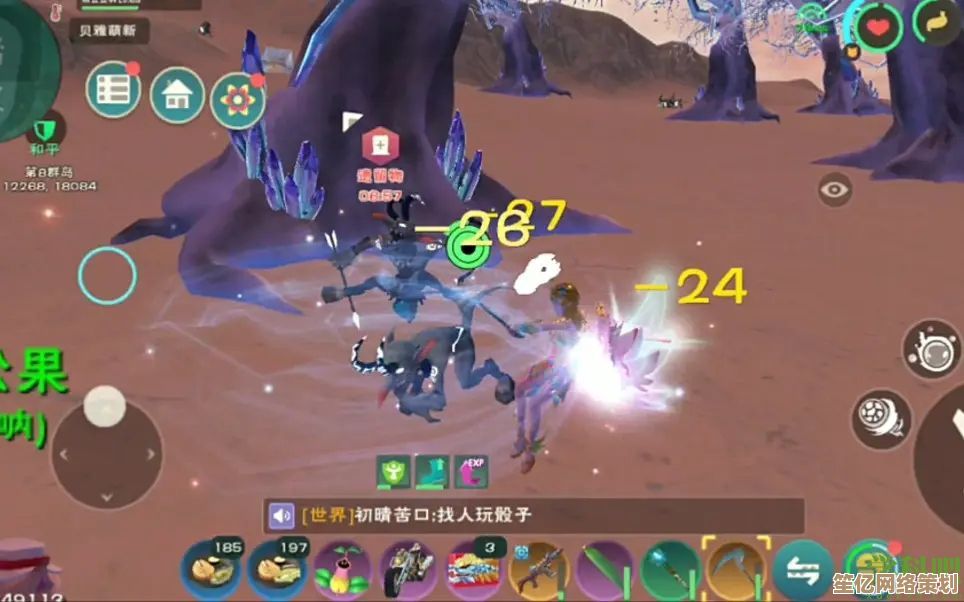This screenshot has width=964, height=602.
Task: Select the highlighted scythe slot
Action: (735, 569)
